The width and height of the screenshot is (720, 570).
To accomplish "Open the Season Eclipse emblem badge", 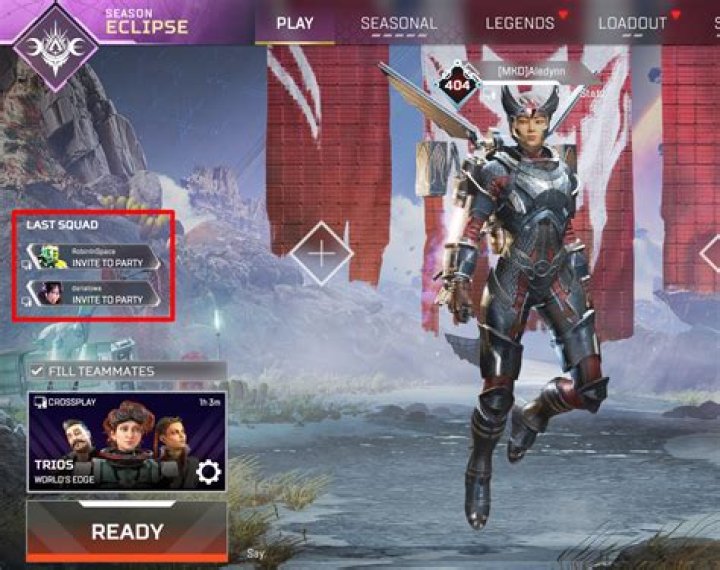I will [x=55, y=45].
